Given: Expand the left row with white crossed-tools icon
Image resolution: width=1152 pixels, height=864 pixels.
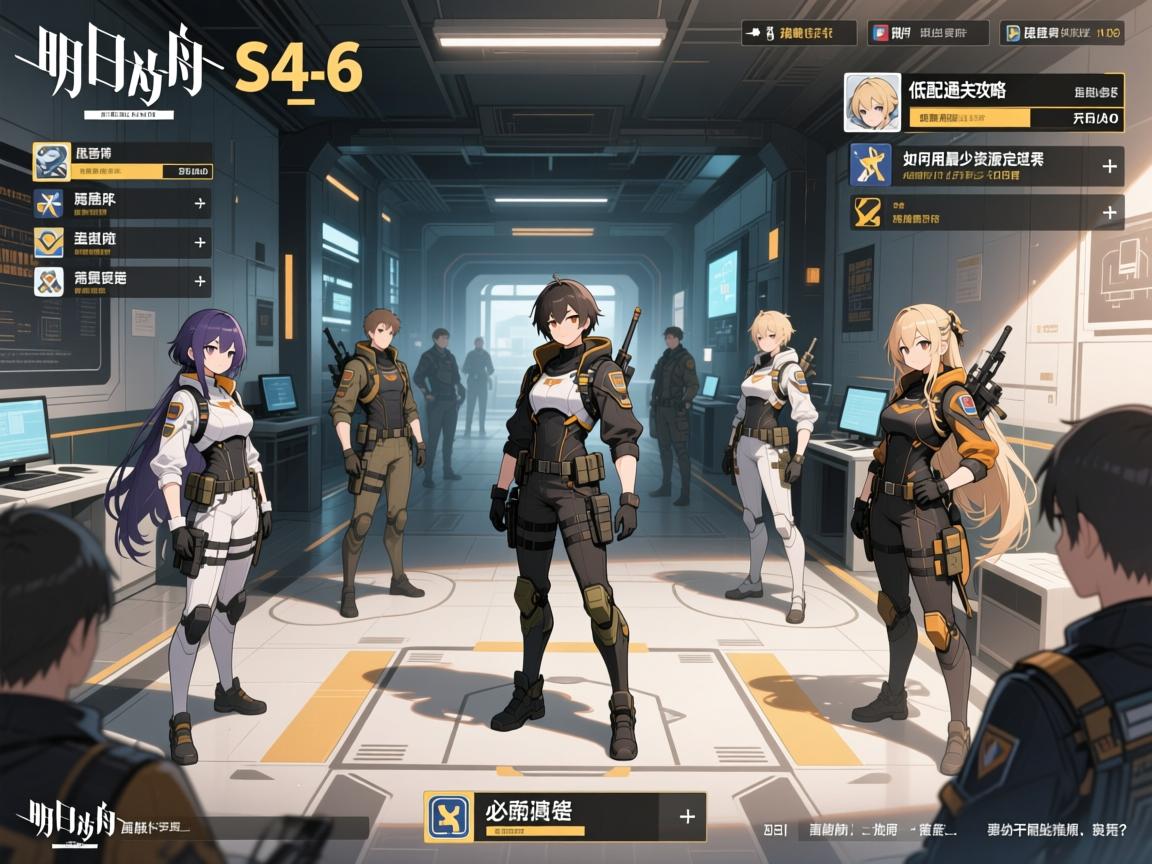Looking at the screenshot, I should pyautogui.click(x=200, y=282).
